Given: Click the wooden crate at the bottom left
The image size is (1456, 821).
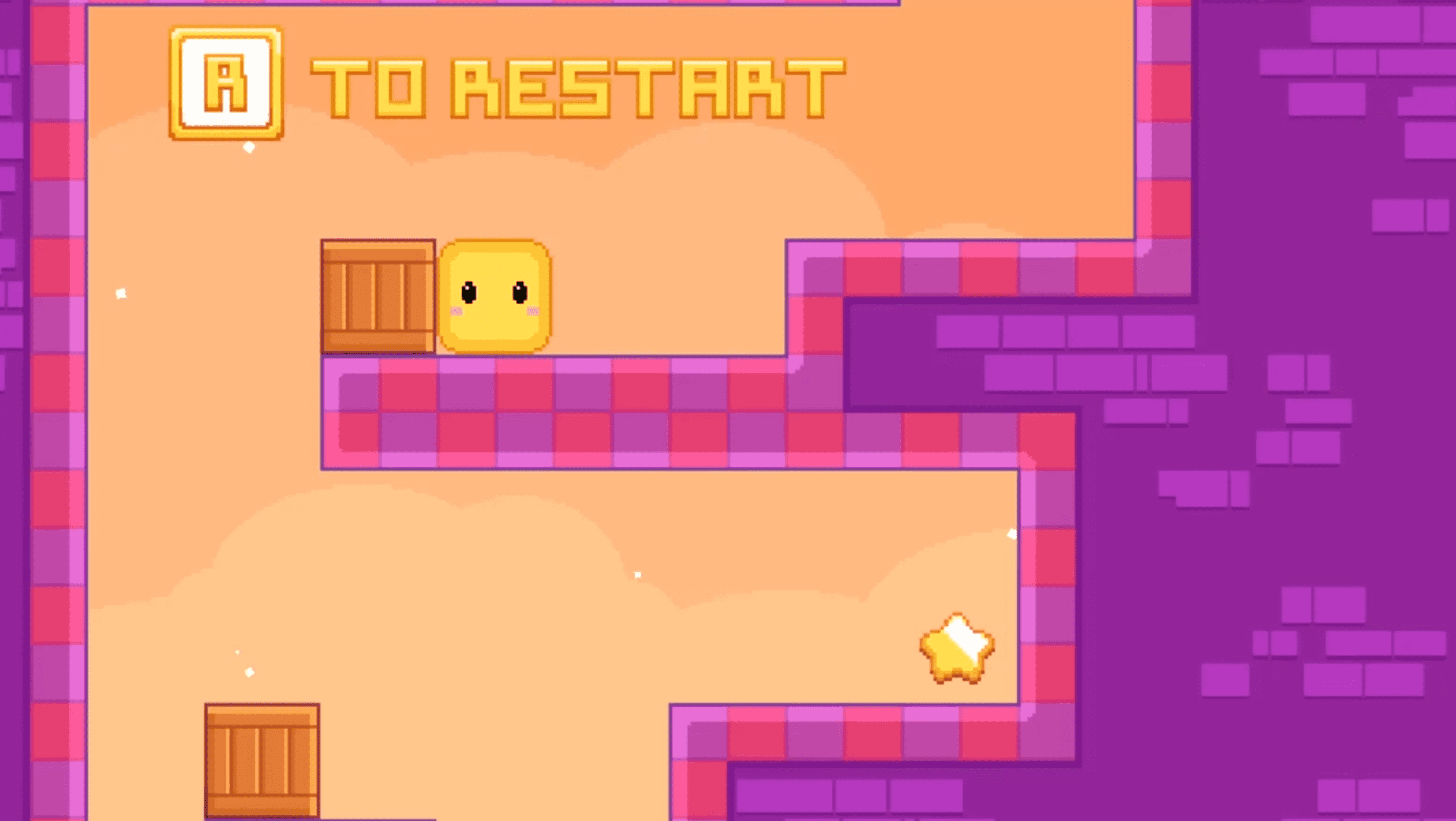Looking at the screenshot, I should (x=263, y=762).
